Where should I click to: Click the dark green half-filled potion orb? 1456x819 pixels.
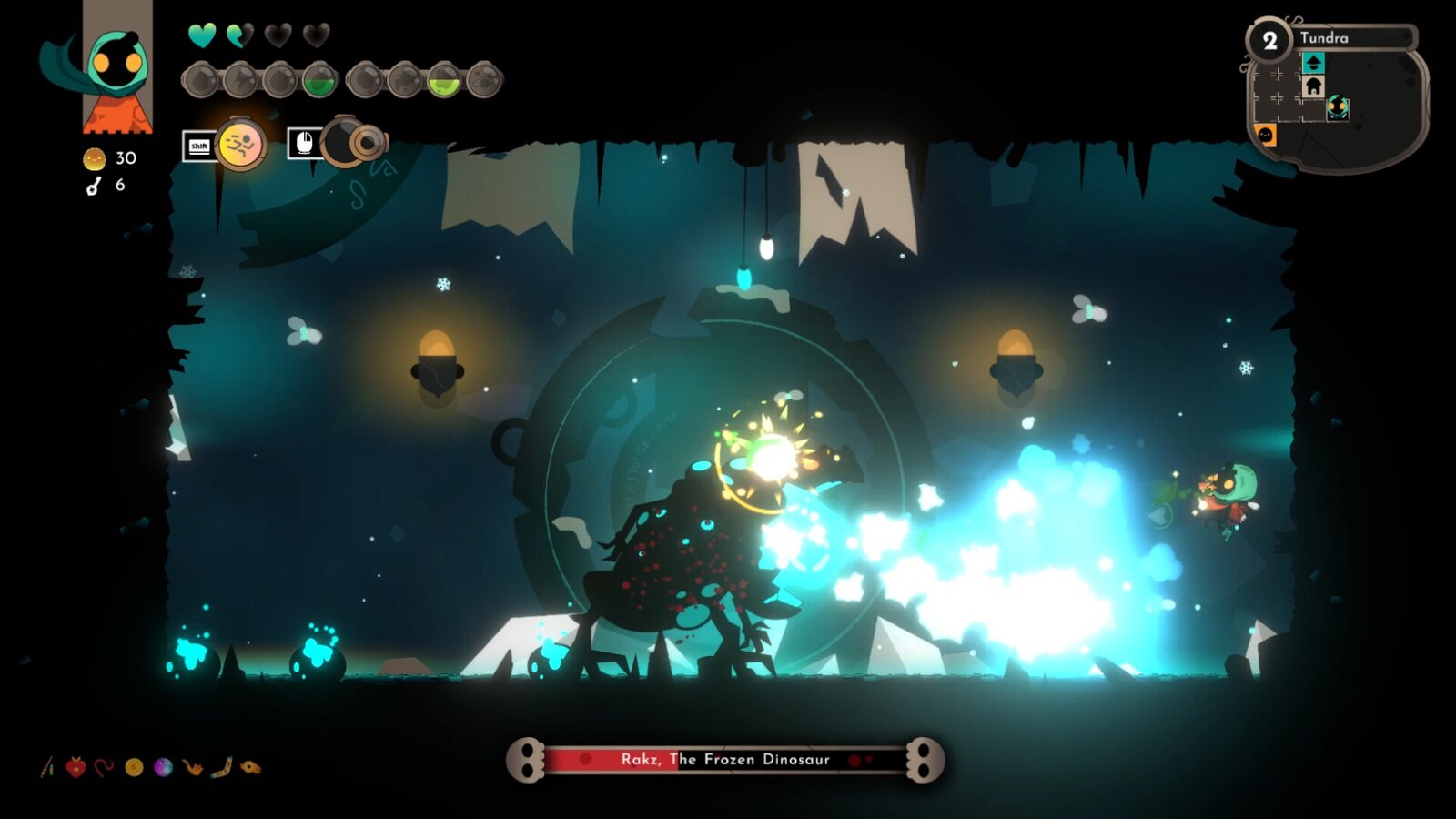318,81
